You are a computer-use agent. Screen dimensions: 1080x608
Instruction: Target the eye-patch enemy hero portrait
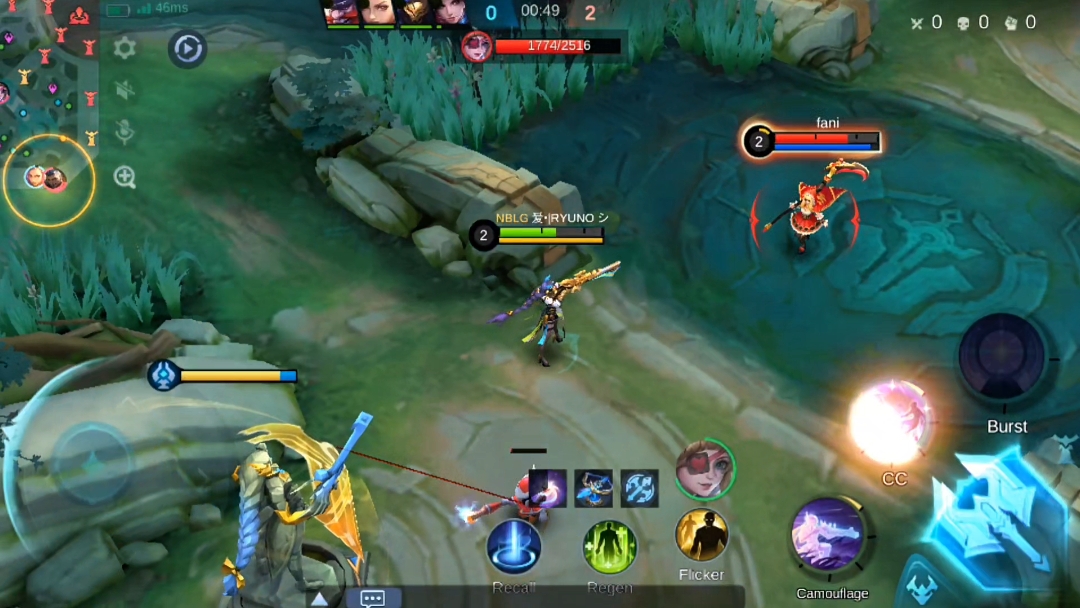click(x=705, y=468)
